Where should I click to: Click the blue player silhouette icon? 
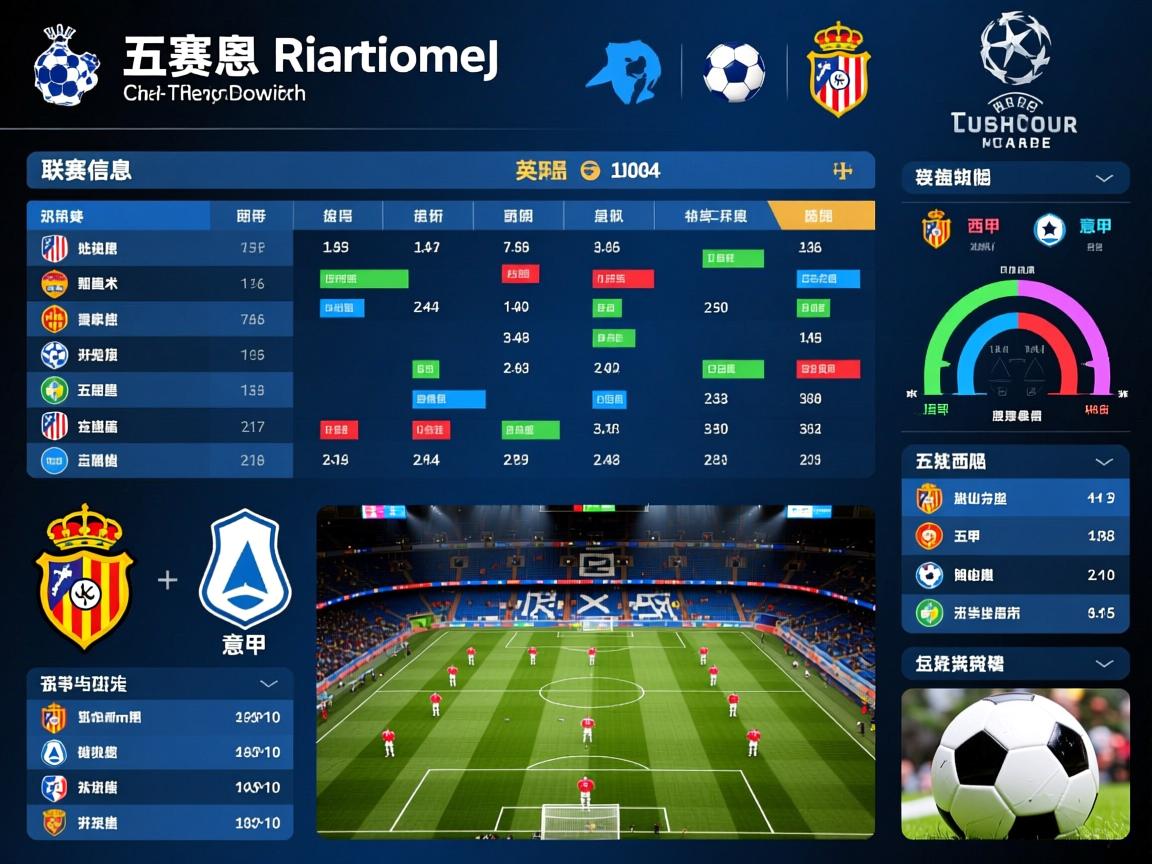coord(623,73)
